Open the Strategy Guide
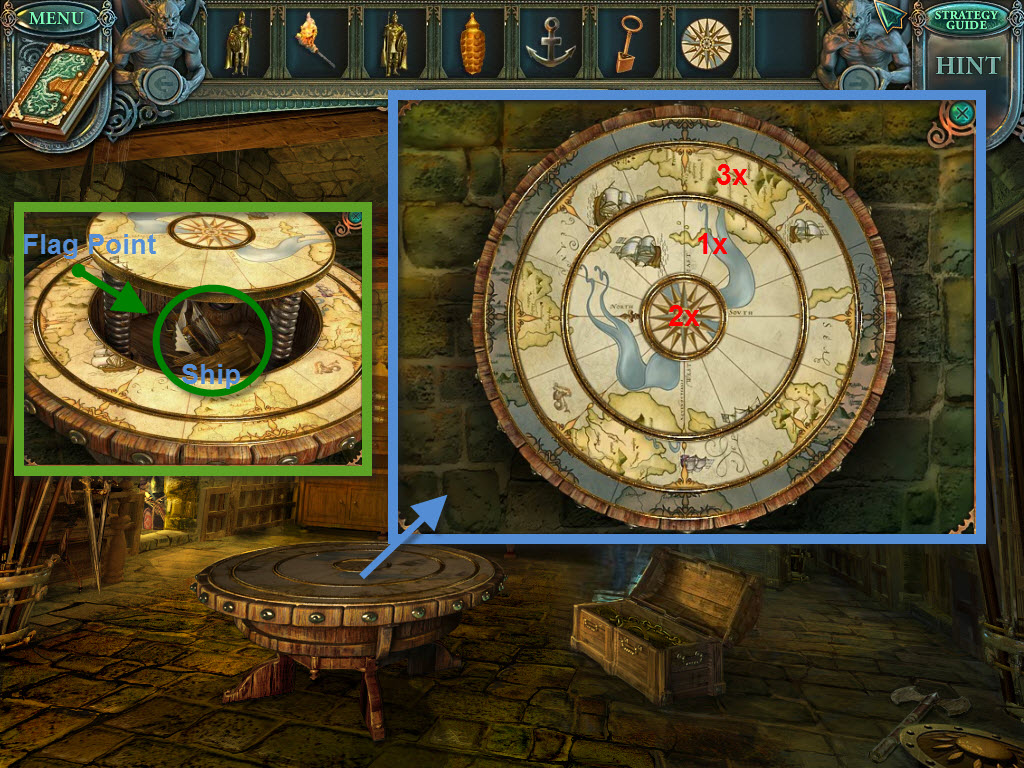The height and width of the screenshot is (768, 1024). (x=966, y=20)
